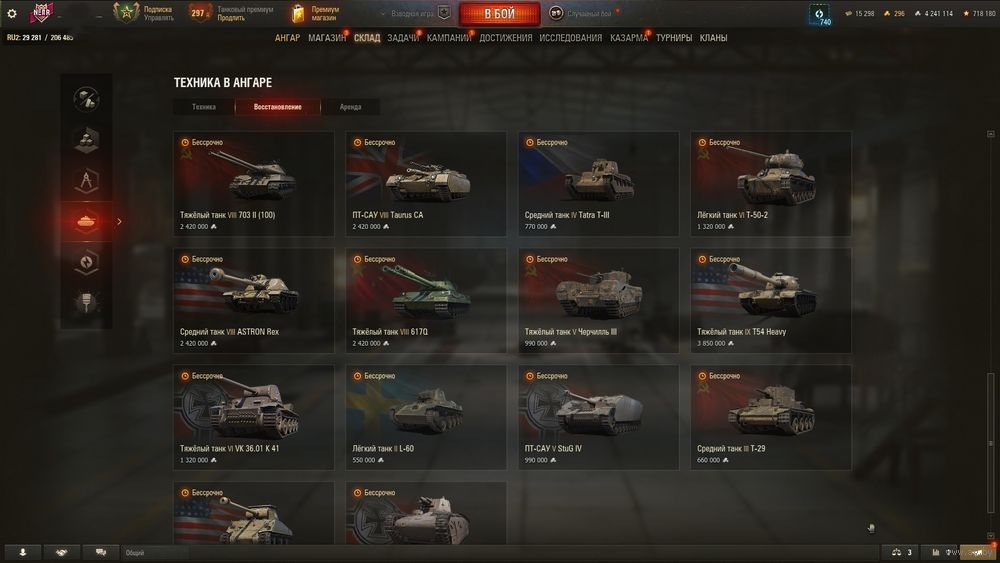Image resolution: width=1000 pixels, height=563 pixels.
Task: Open the ИССЛЕДОВАНИЯ research menu
Action: [x=570, y=38]
